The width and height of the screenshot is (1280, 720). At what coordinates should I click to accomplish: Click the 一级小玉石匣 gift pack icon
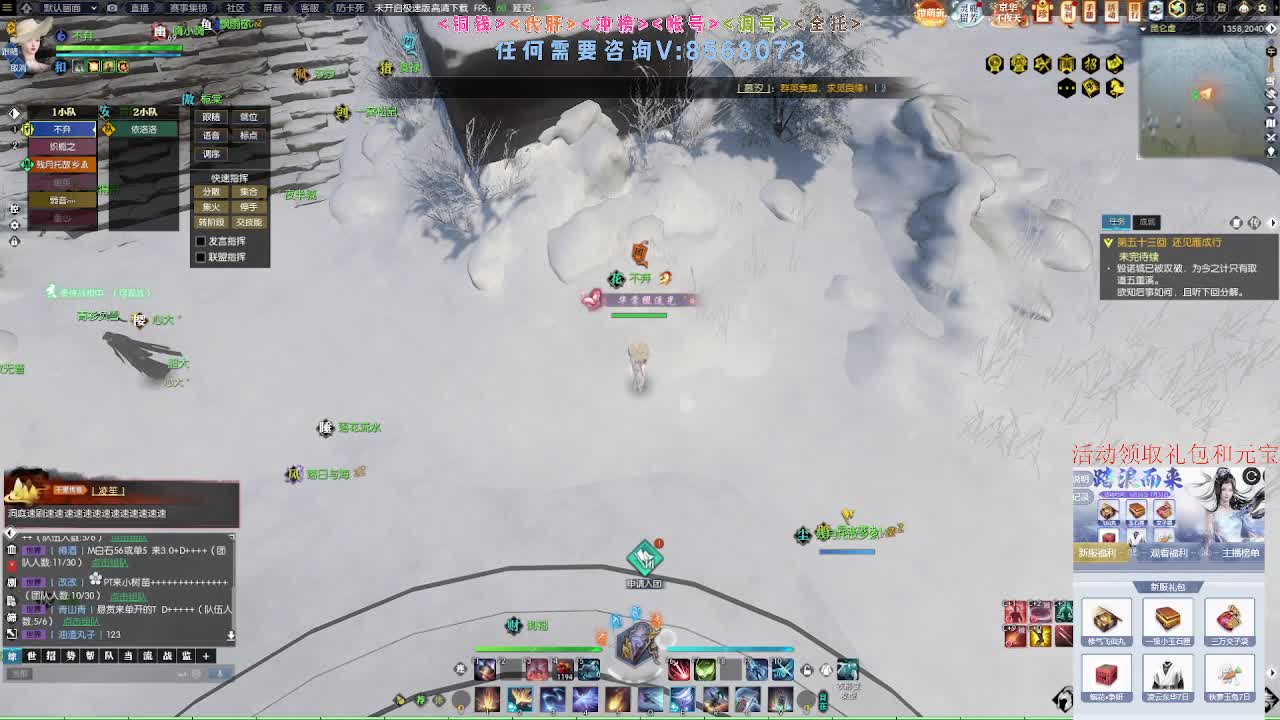(1167, 618)
